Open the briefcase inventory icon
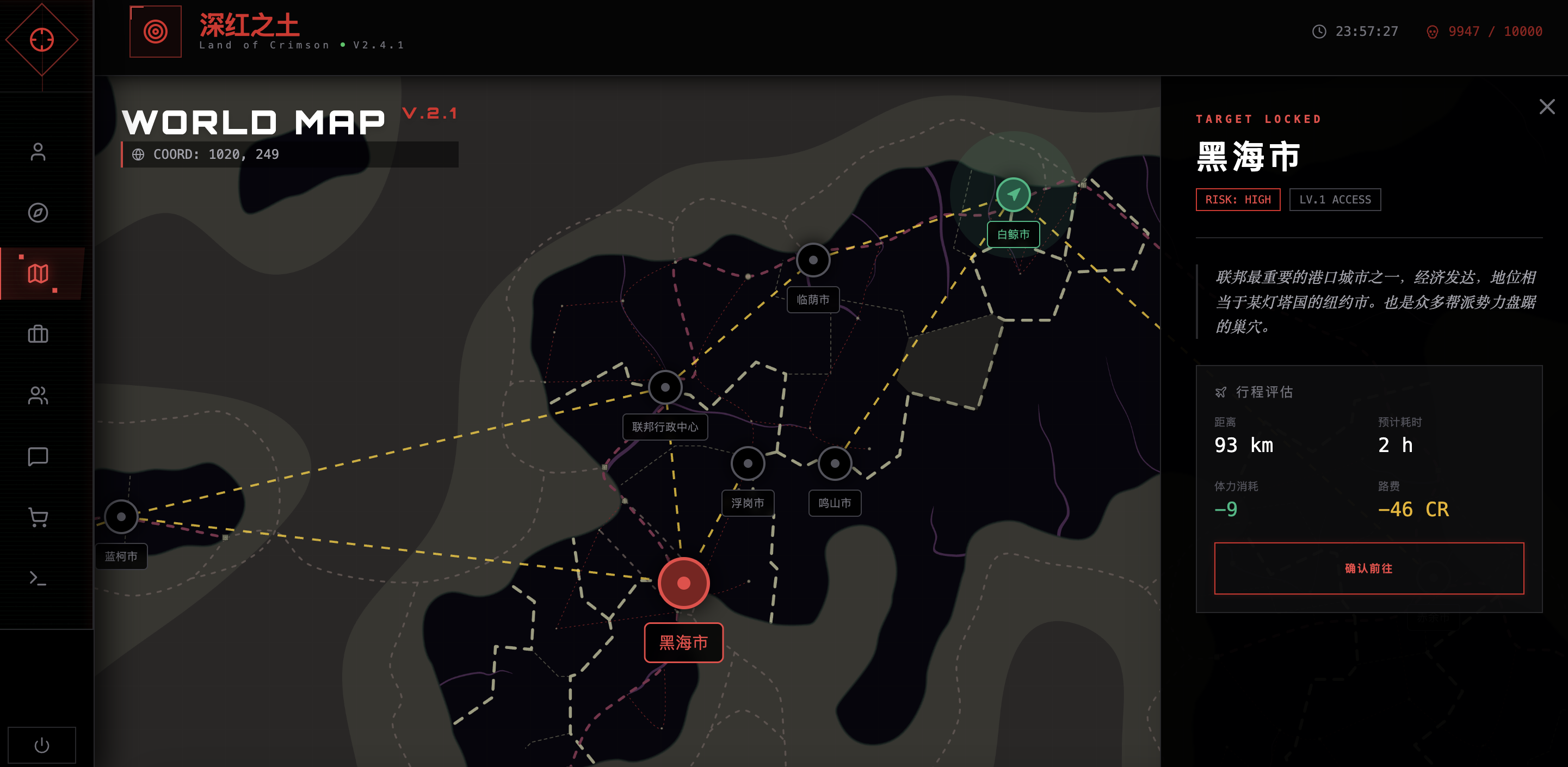The height and width of the screenshot is (767, 1568). (38, 335)
